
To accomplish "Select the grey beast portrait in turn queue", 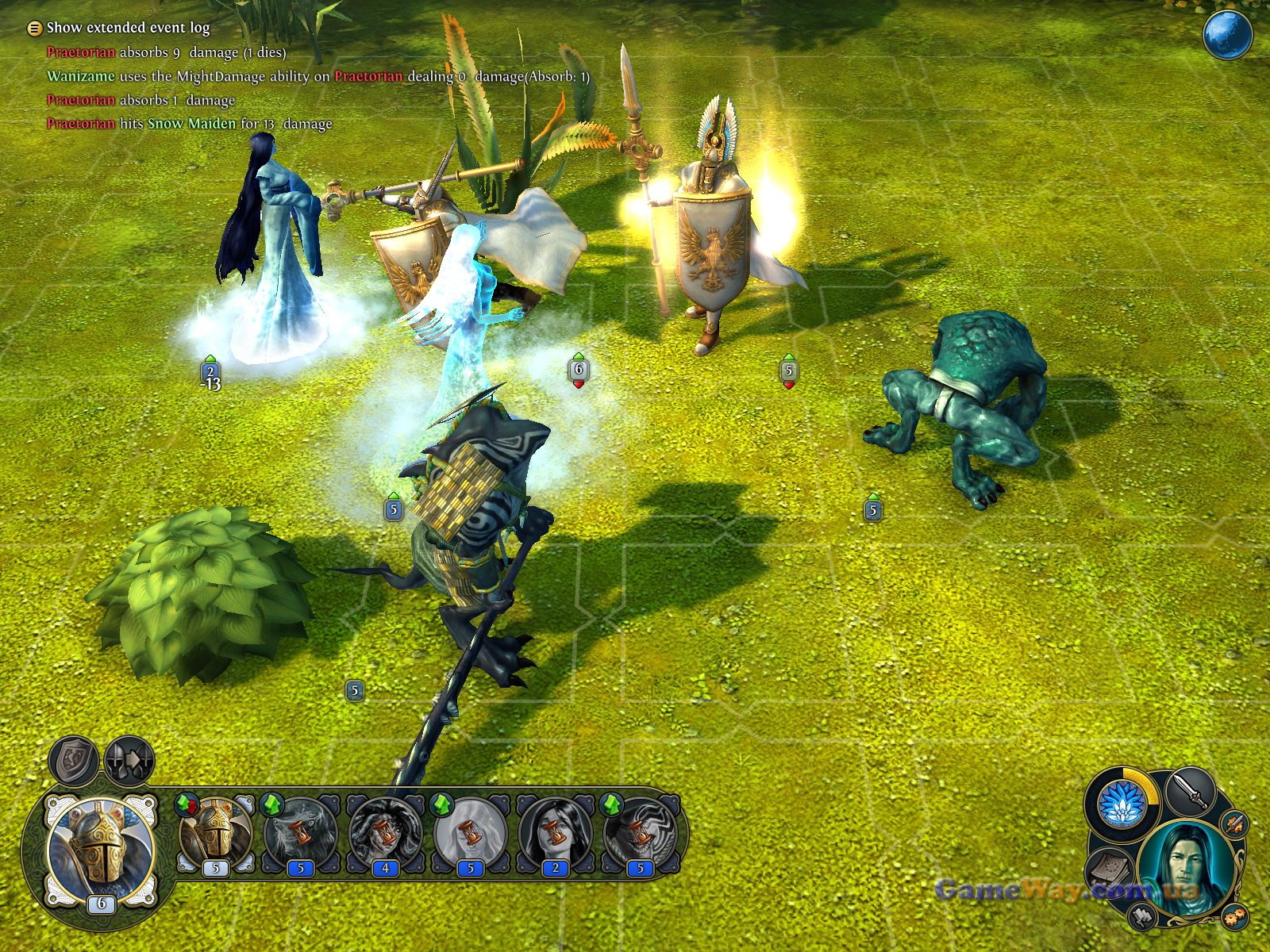I will [x=301, y=834].
